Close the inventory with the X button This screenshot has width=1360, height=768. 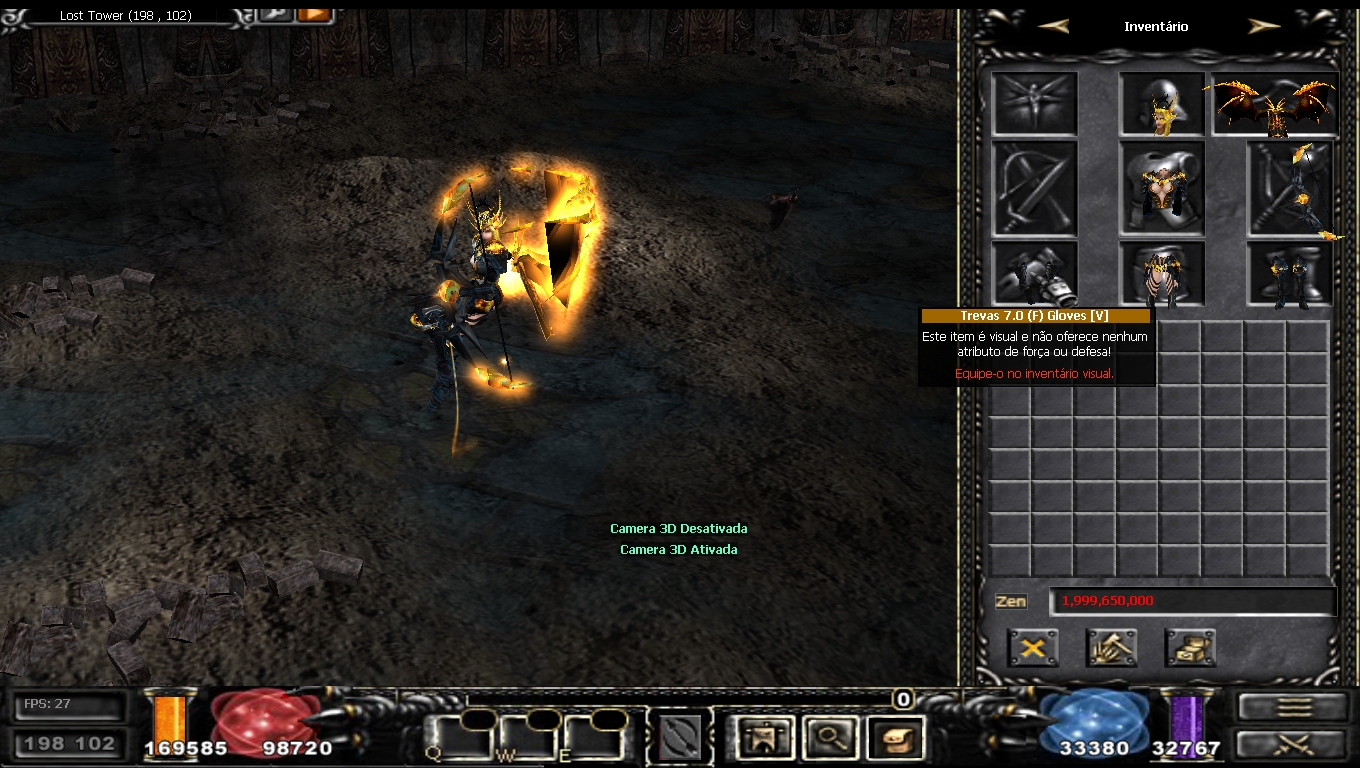tap(1033, 648)
